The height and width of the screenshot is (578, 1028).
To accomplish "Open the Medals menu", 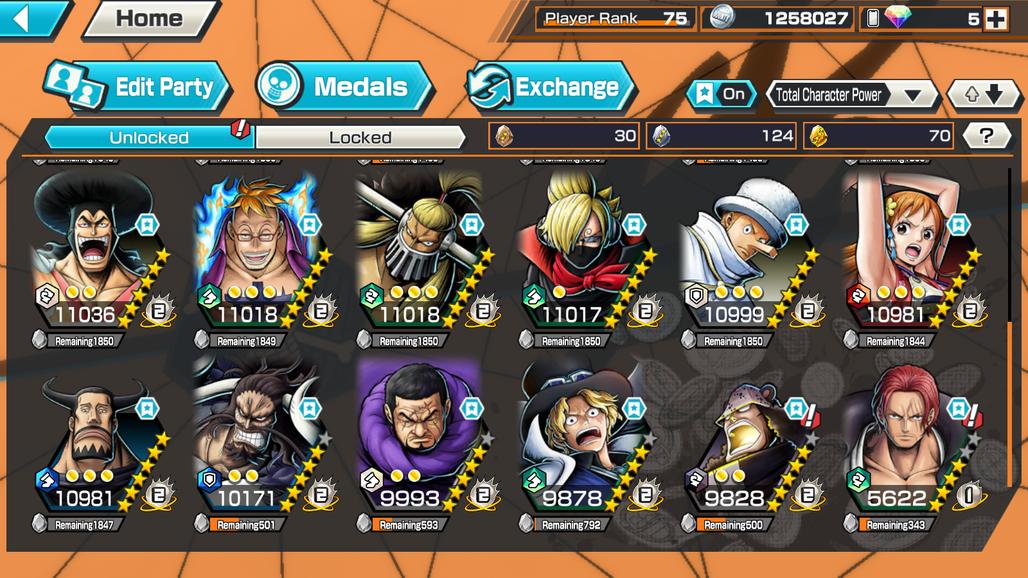I will pyautogui.click(x=344, y=87).
